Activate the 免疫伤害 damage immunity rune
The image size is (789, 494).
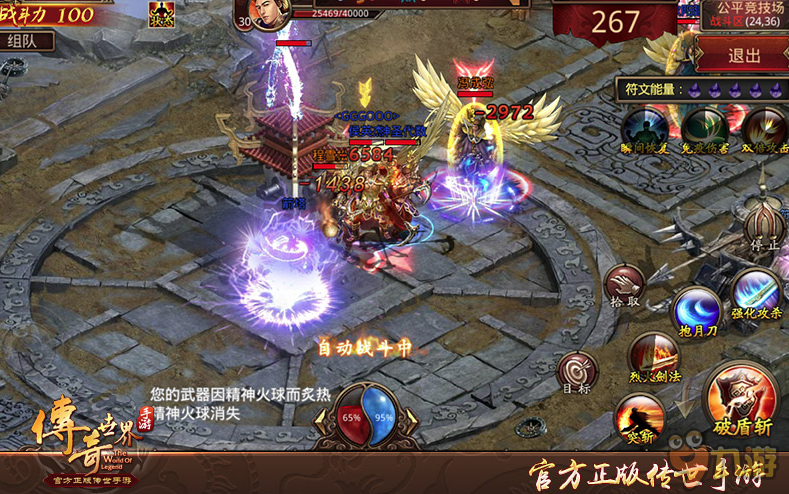tap(704, 129)
